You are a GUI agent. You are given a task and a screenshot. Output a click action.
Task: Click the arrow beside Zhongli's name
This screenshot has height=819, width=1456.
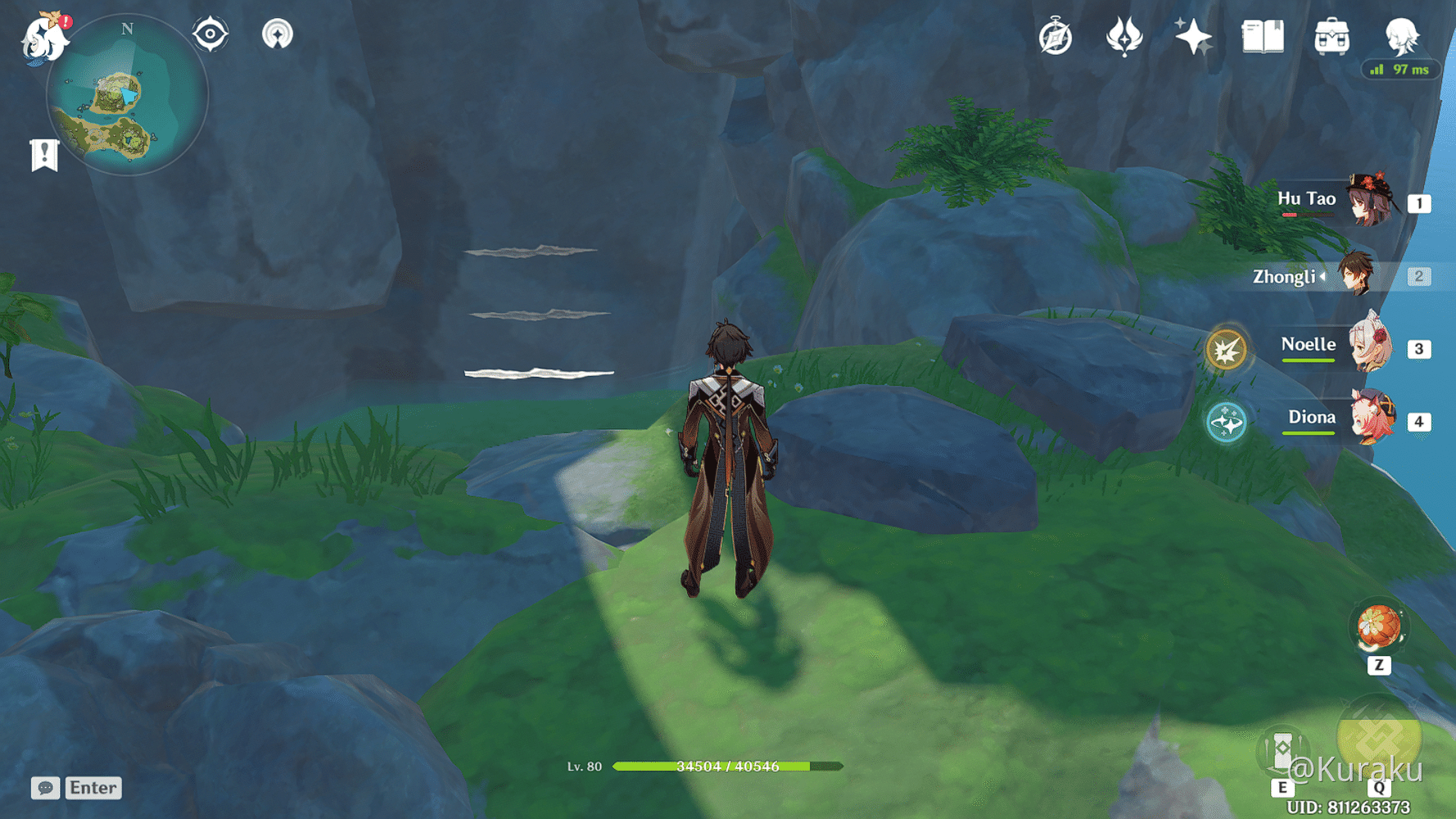[x=1324, y=277]
